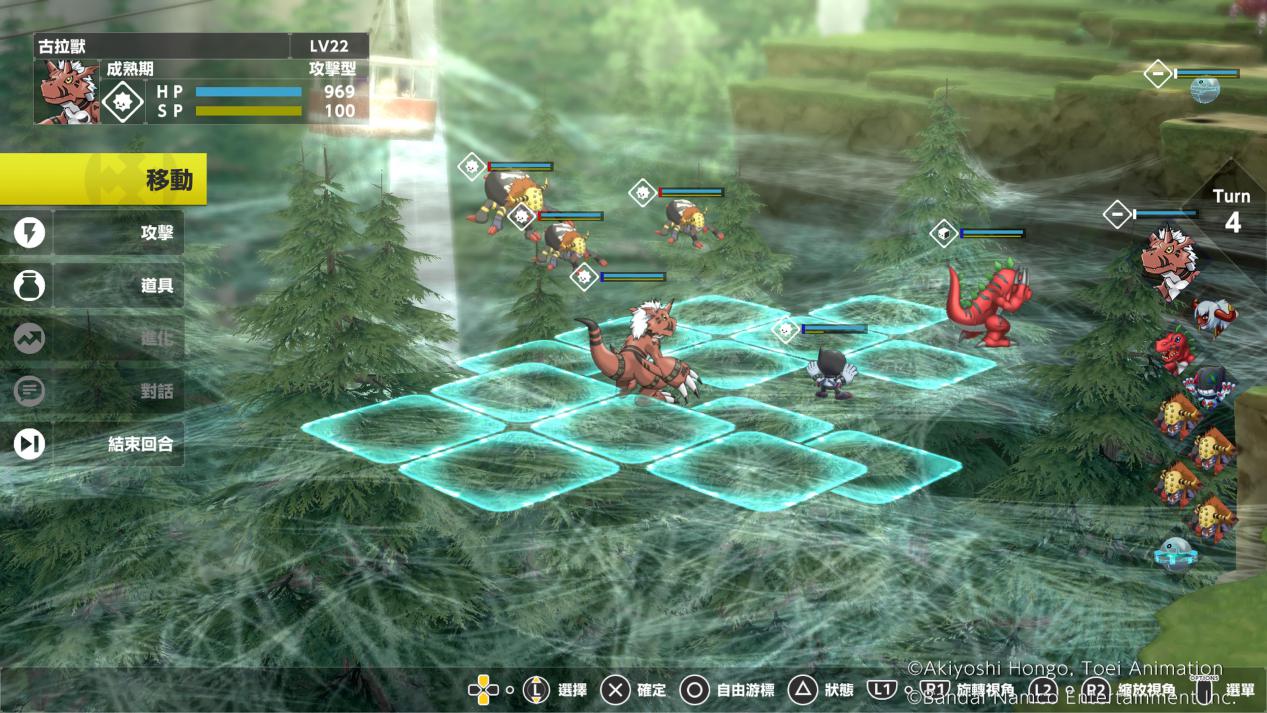
Task: Select the greyed-out 對話 talk command
Action: [98, 391]
